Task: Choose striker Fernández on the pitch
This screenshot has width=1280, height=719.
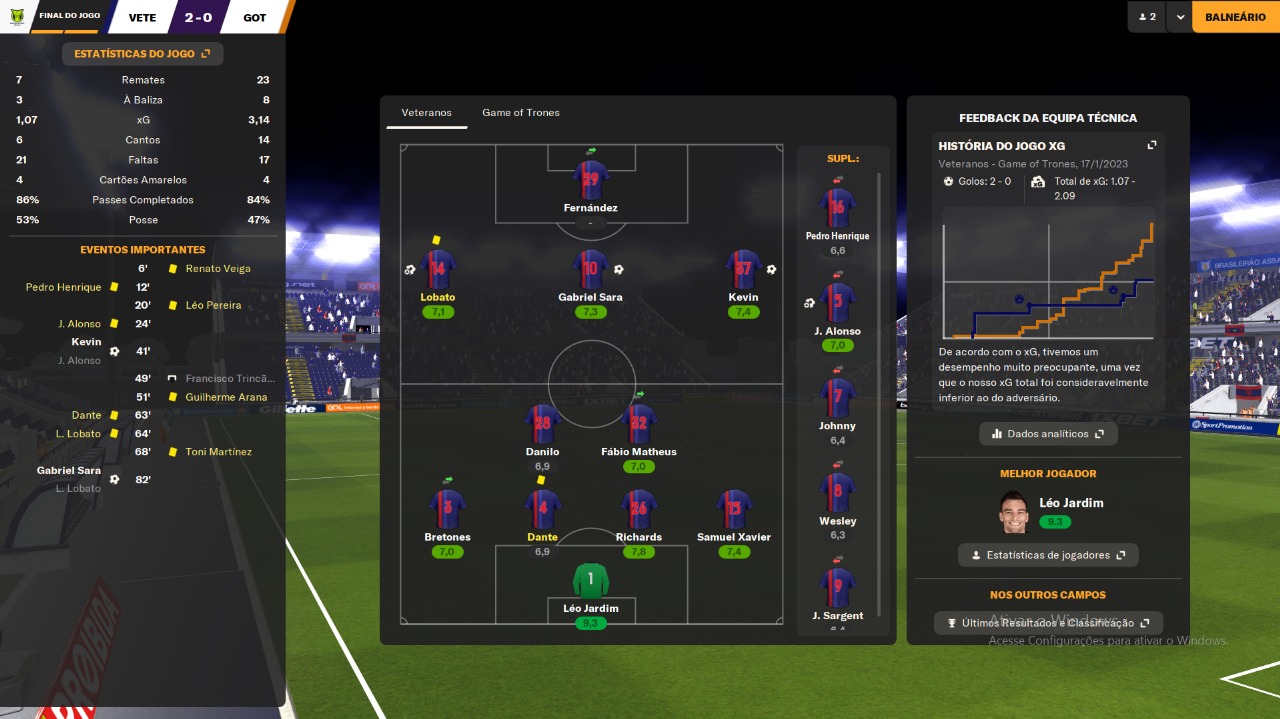Action: pos(590,181)
